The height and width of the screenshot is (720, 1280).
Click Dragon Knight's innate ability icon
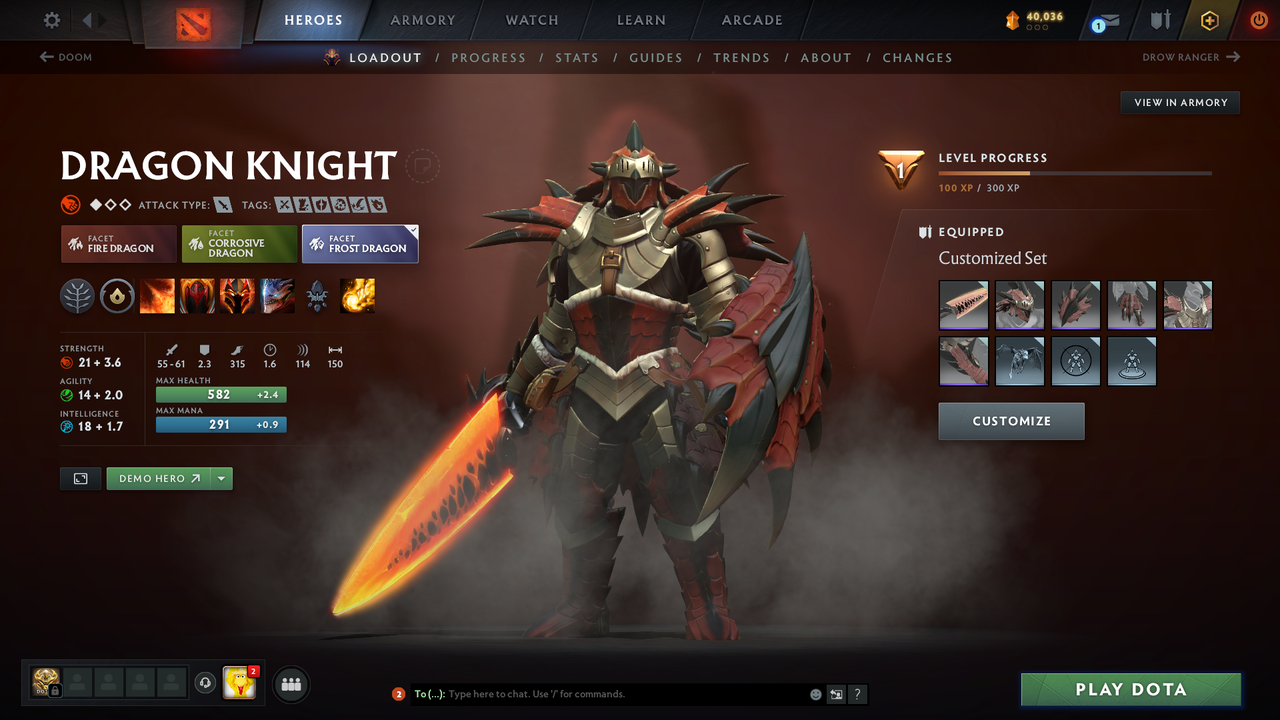[117, 295]
